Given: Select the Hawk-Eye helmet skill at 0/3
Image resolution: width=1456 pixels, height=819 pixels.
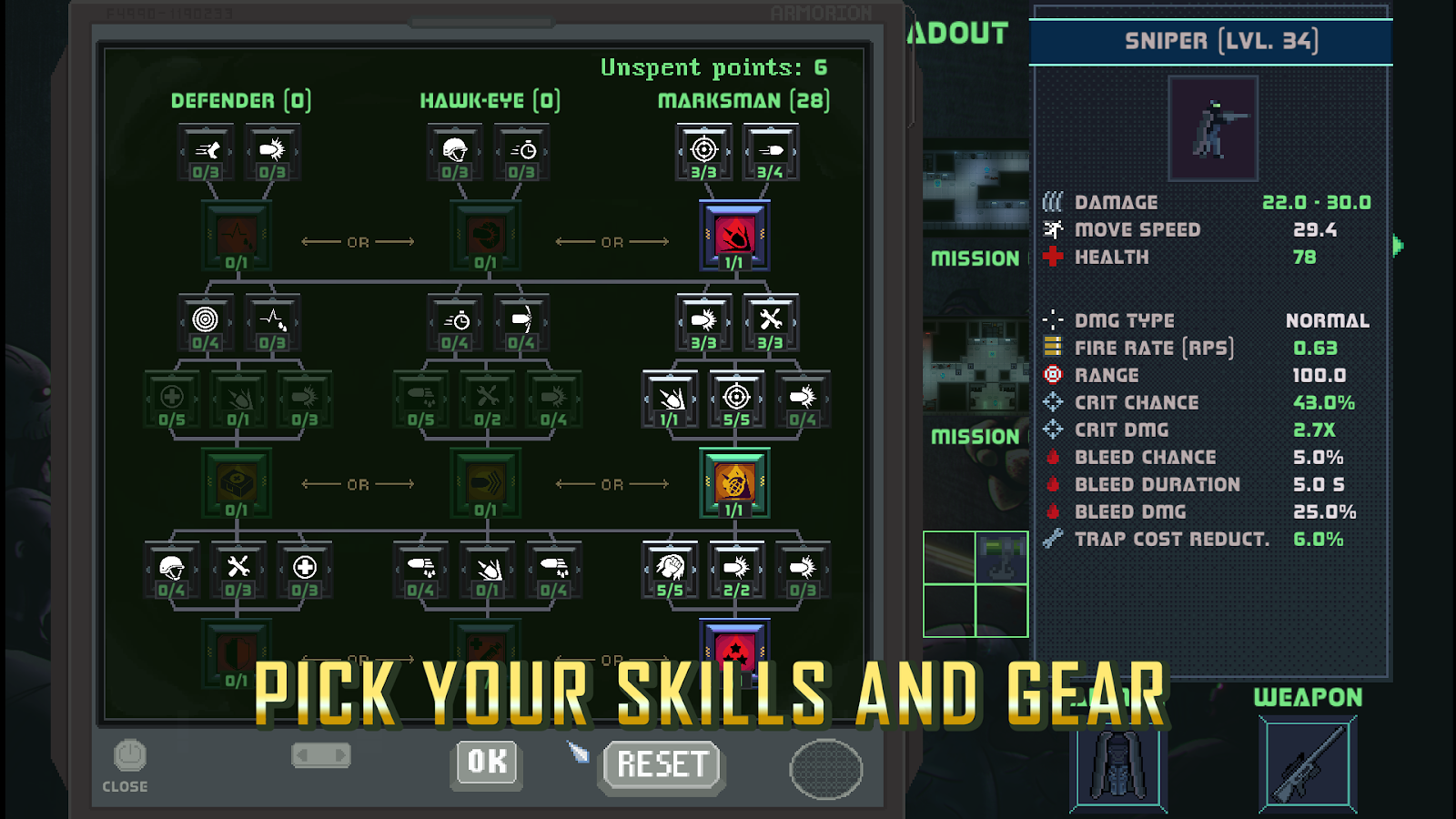Looking at the screenshot, I should tap(455, 152).
